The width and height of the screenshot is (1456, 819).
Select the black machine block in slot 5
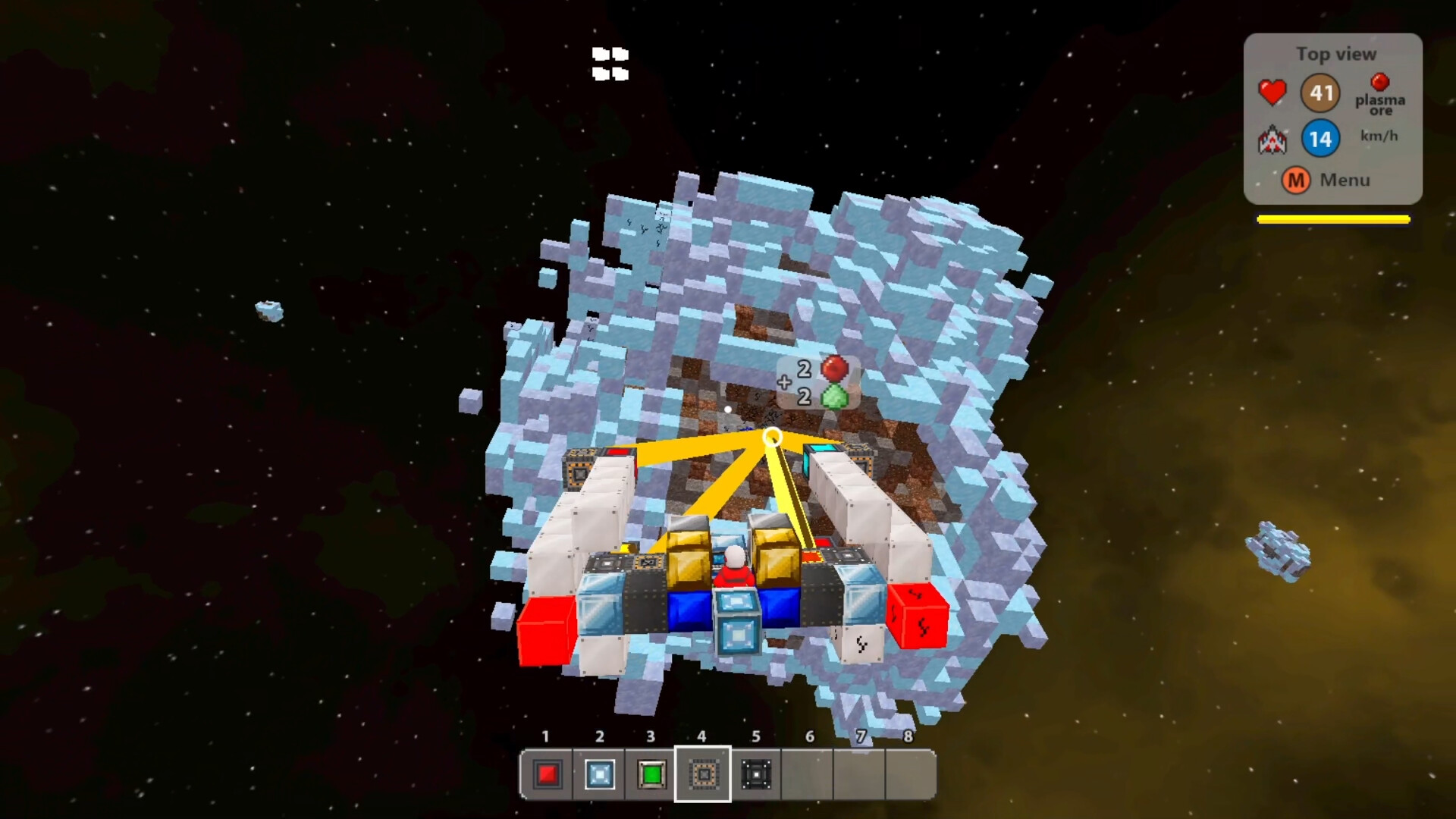click(754, 775)
